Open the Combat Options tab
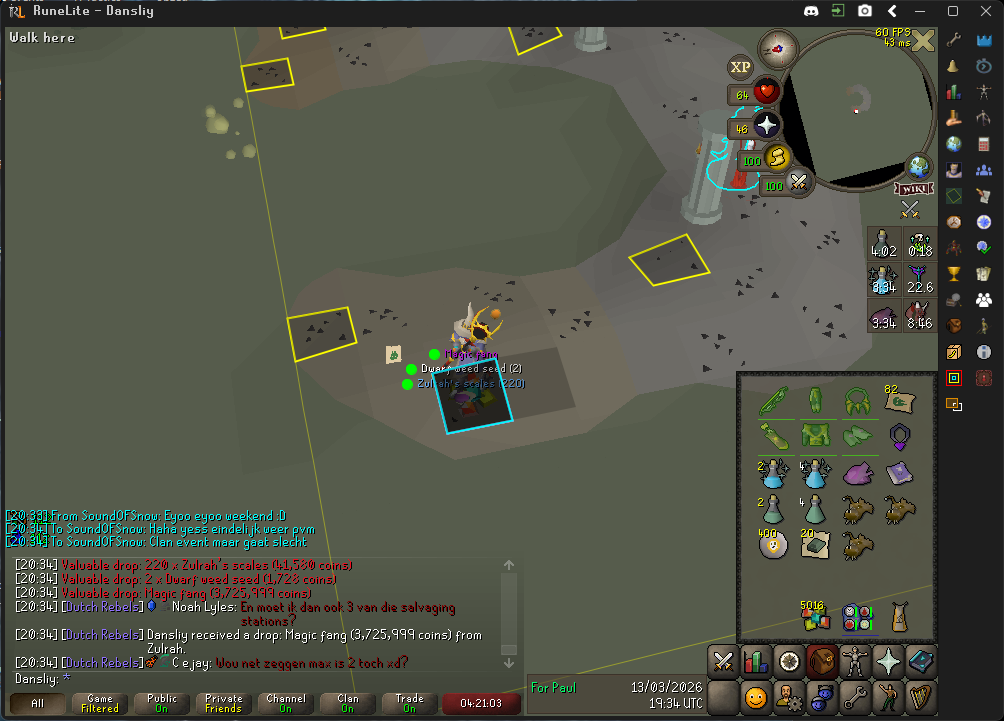Screen dimensions: 1004x721 [724, 660]
